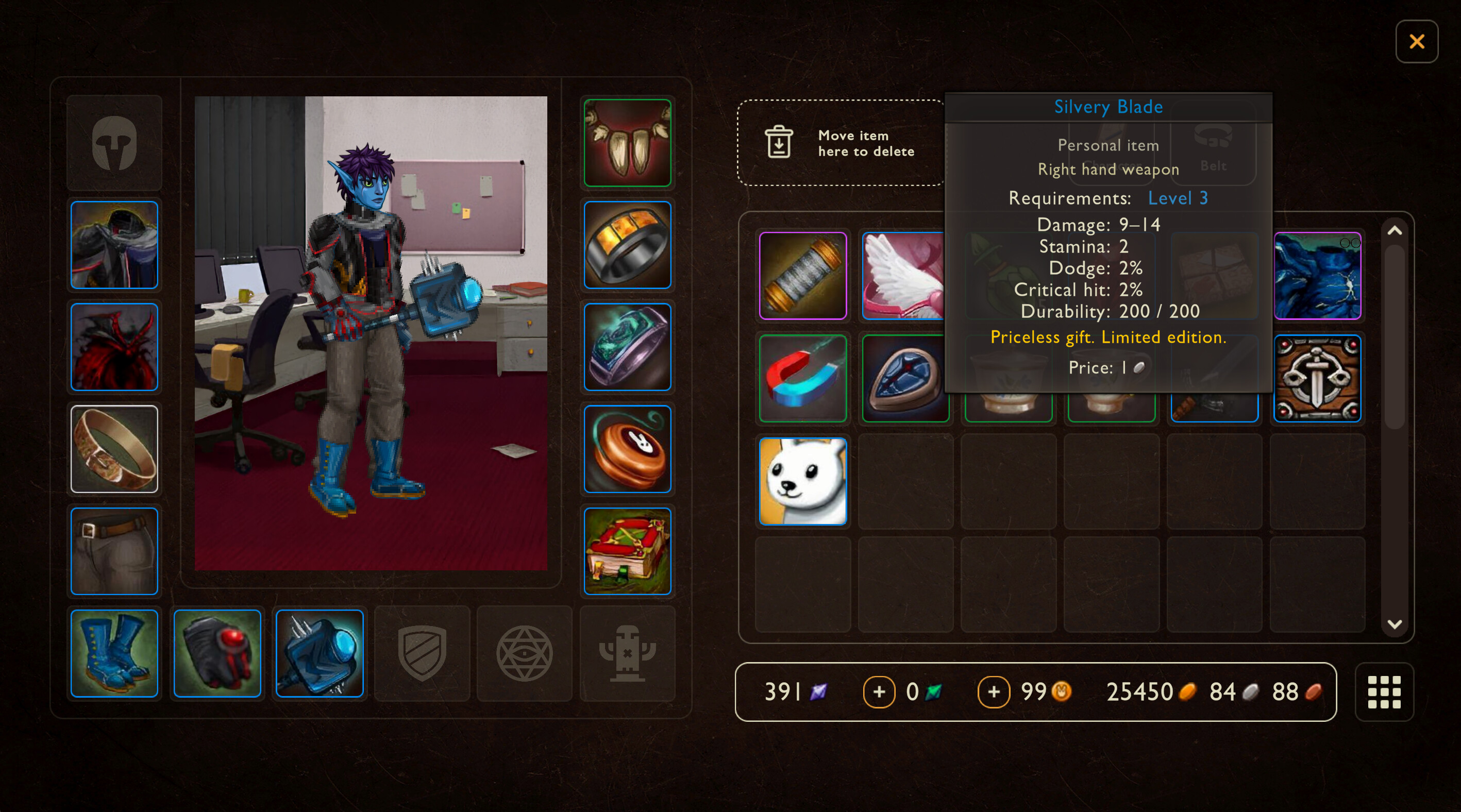Open the mystic eye accessory slot
Screen dimensions: 1461x812
[525, 654]
